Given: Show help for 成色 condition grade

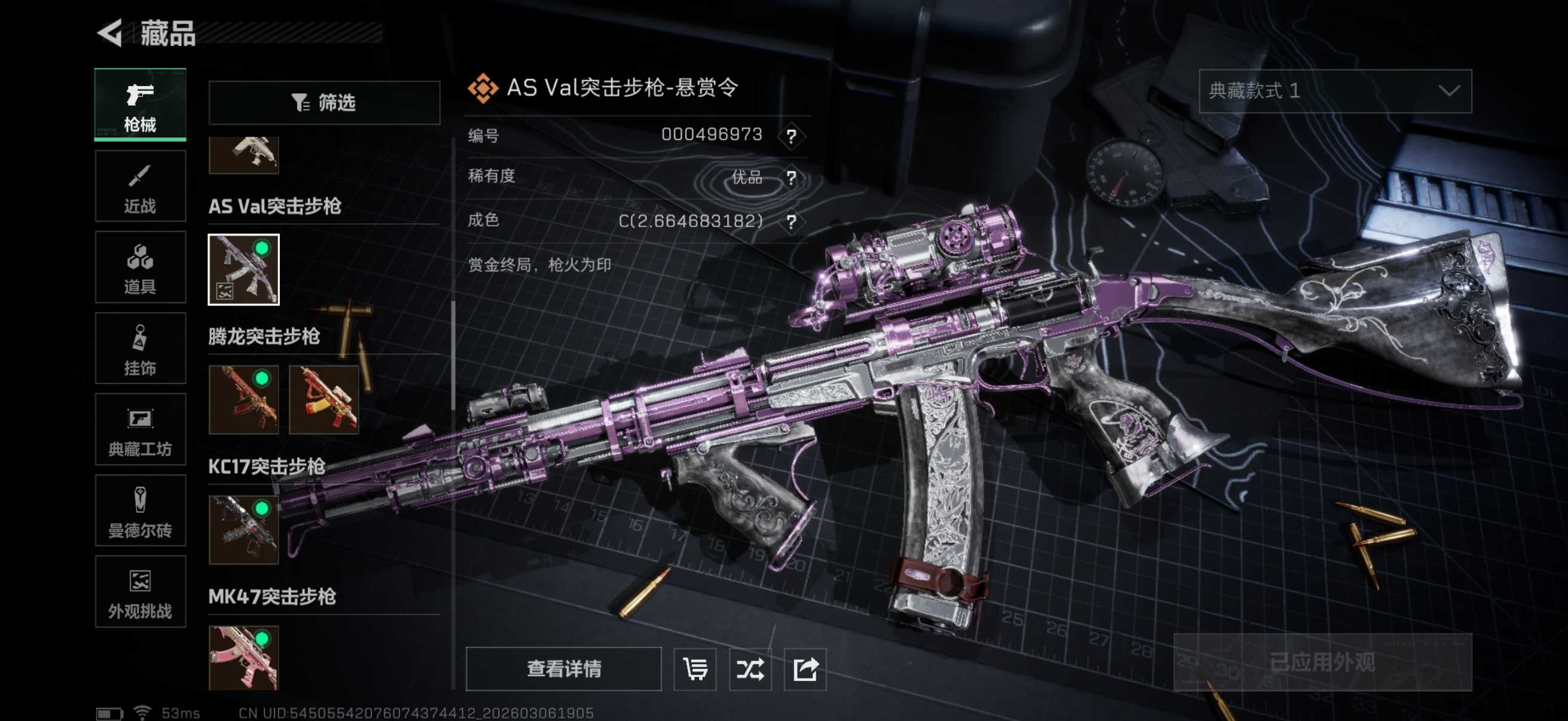Looking at the screenshot, I should pyautogui.click(x=791, y=221).
